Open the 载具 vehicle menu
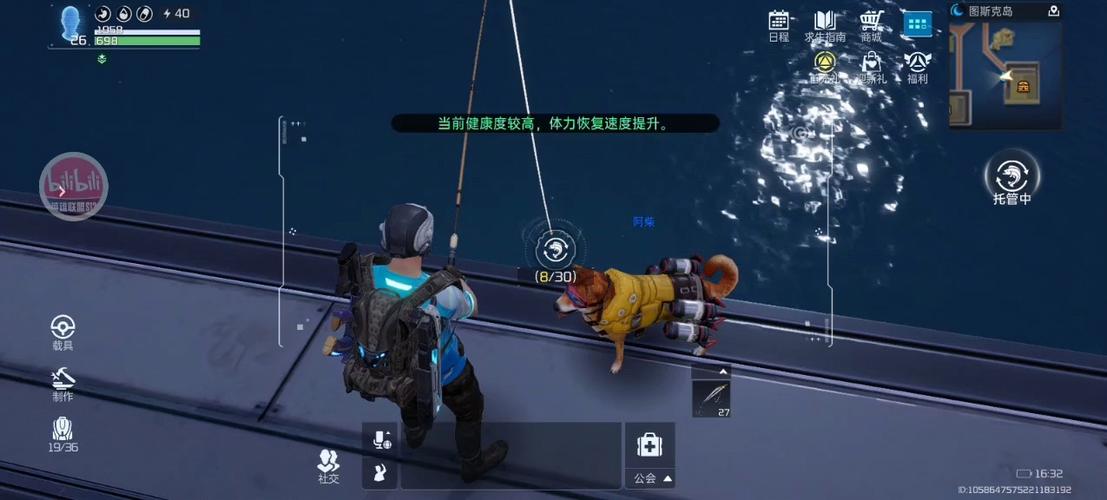This screenshot has height=500, width=1107. [x=63, y=331]
